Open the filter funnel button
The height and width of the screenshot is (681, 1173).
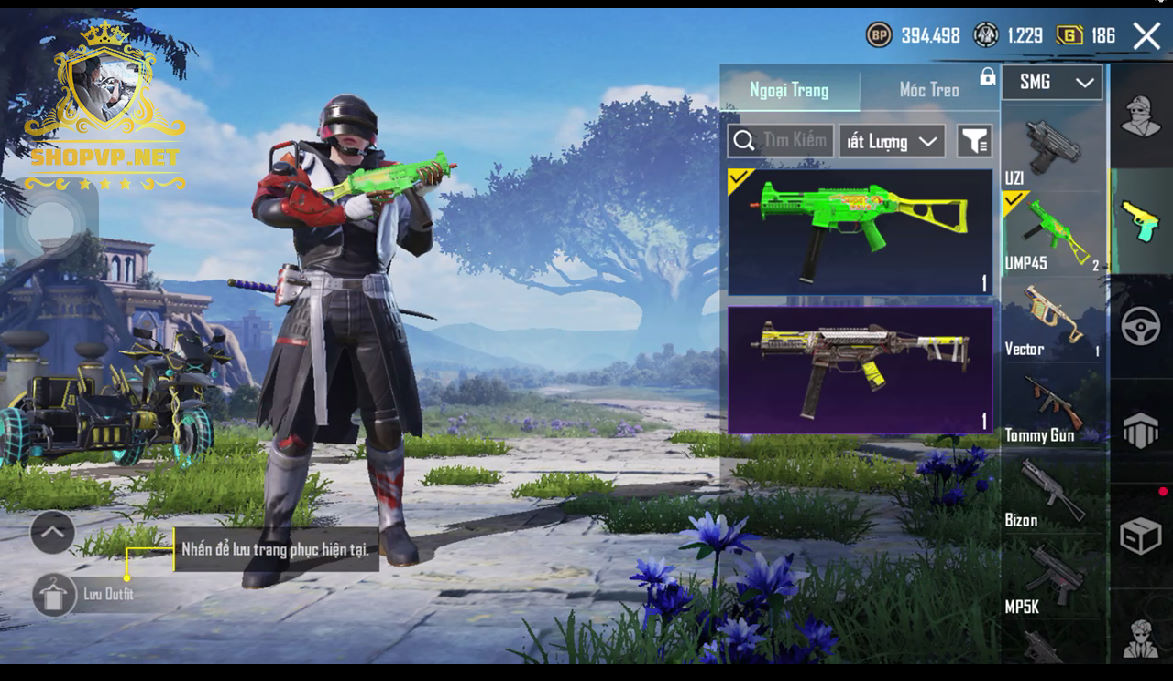(974, 141)
